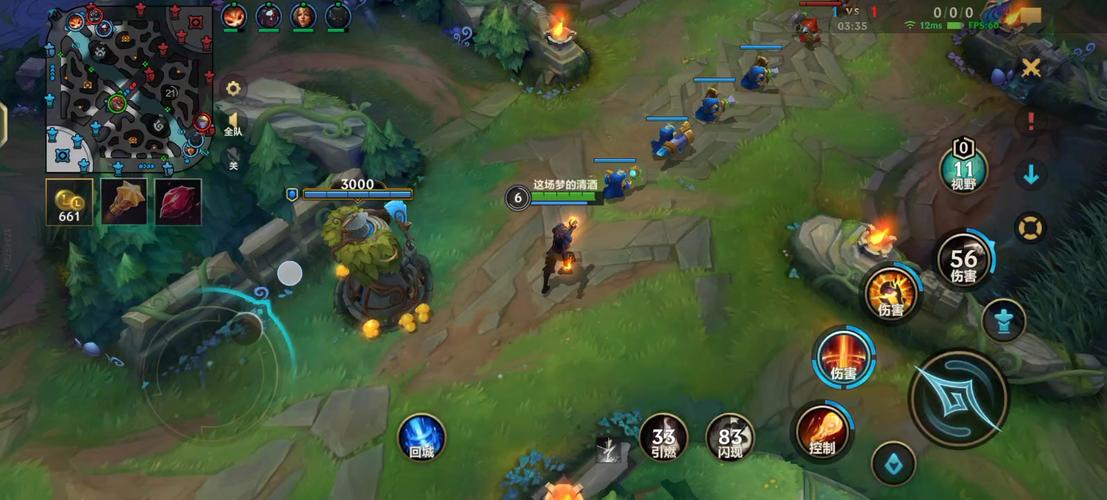Buy the recommended red crystal item
1107x500 pixels.
point(177,201)
